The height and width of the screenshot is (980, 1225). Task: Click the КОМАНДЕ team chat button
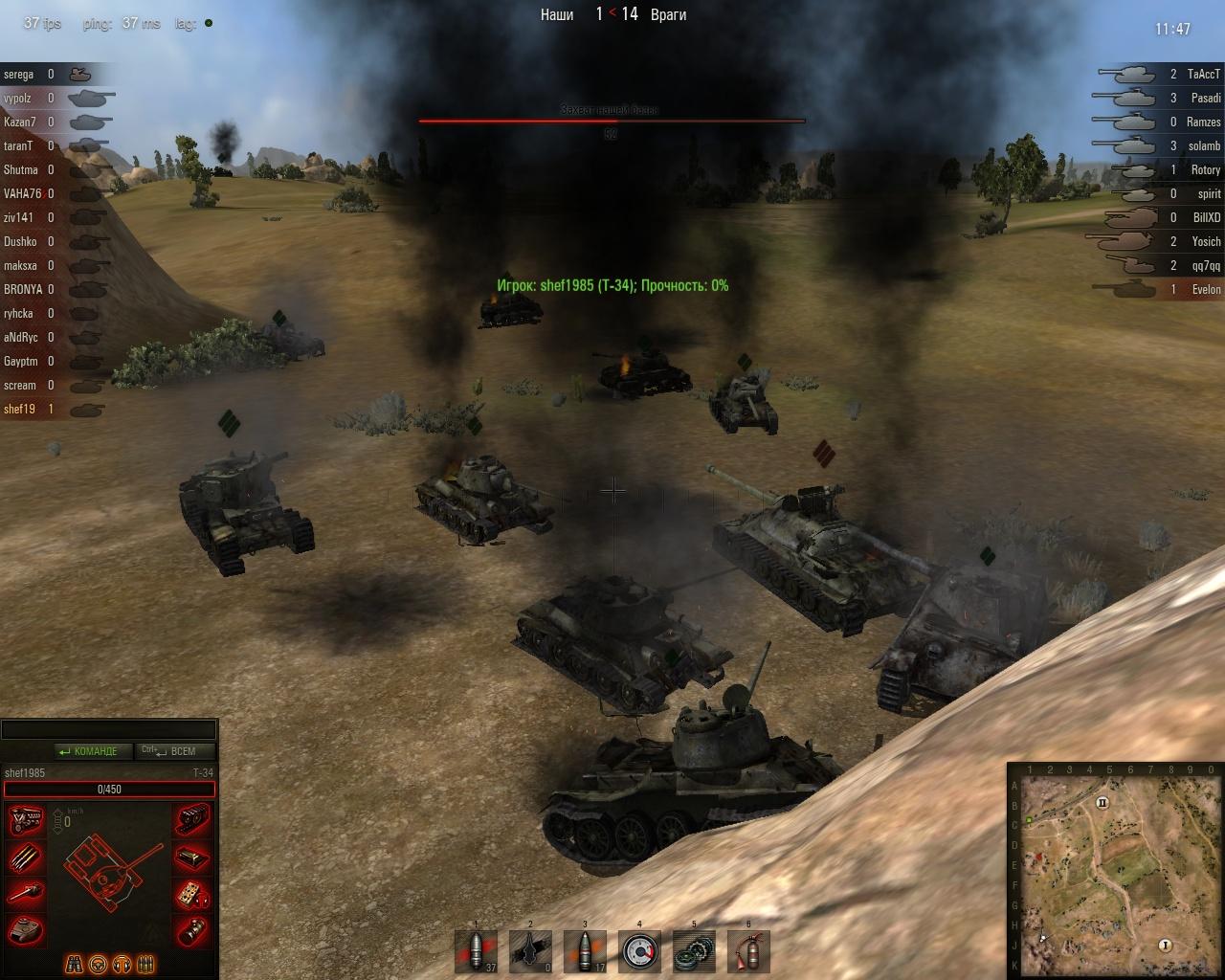[87, 751]
